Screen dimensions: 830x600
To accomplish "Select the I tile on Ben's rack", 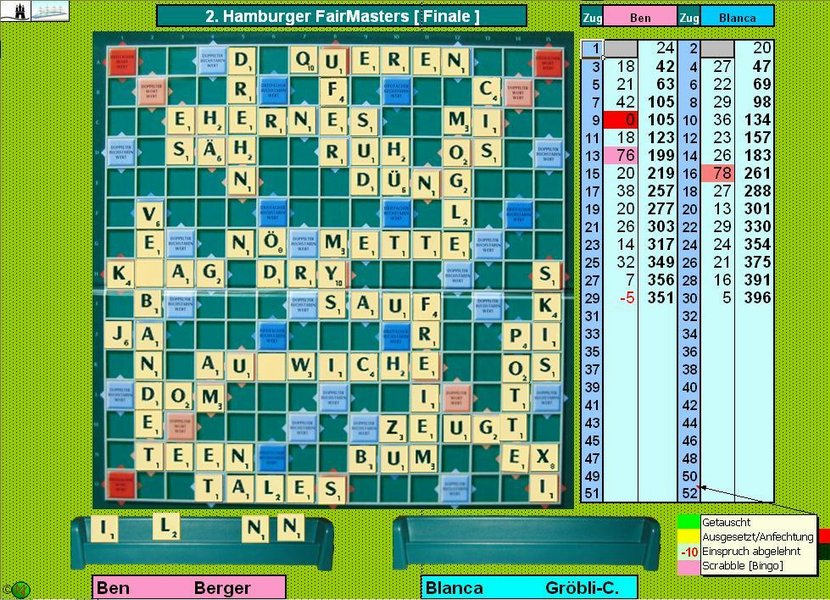I will point(104,527).
